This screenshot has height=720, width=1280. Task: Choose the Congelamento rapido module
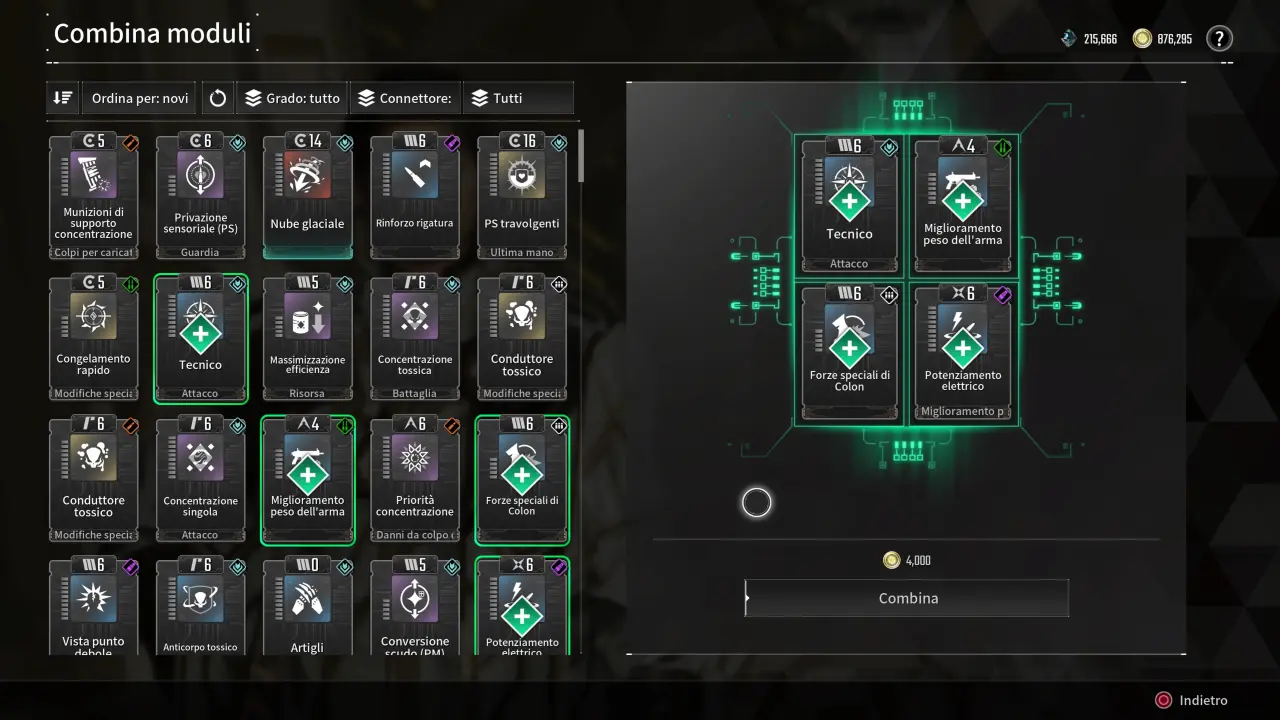coord(94,338)
